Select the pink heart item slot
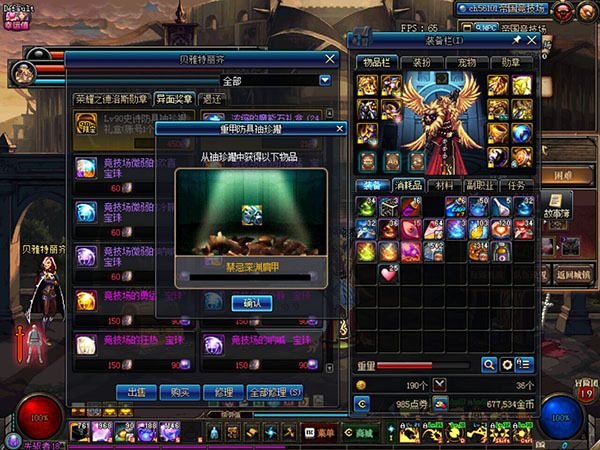The width and height of the screenshot is (600, 450). click(388, 272)
